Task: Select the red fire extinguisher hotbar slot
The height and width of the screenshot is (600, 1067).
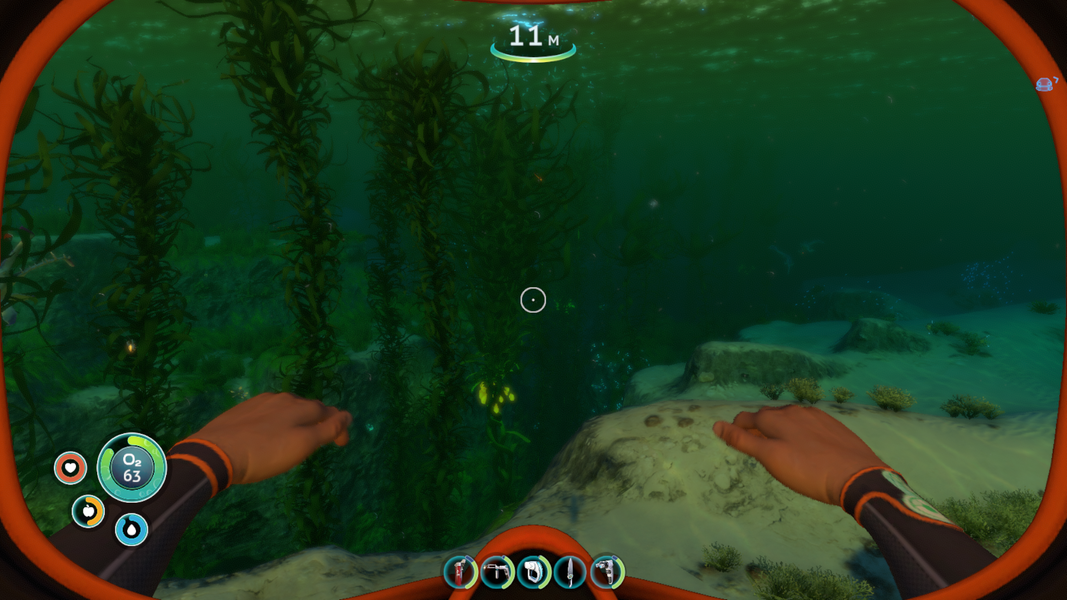Action: tap(460, 572)
